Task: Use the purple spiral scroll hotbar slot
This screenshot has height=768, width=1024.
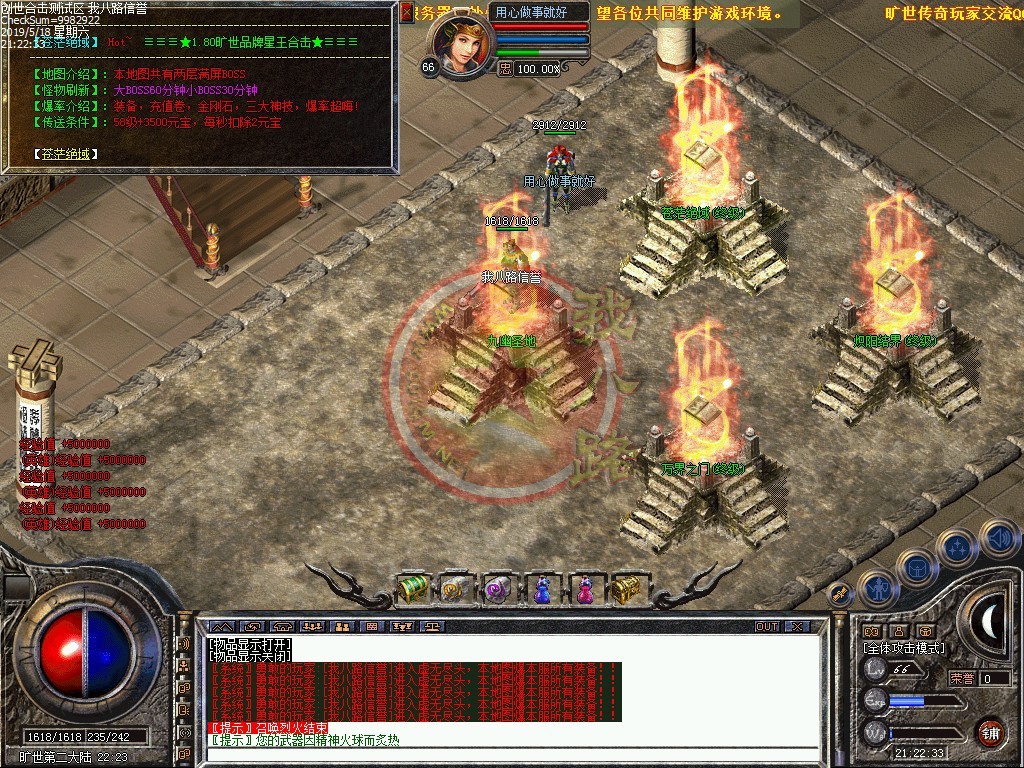Action: [497, 589]
